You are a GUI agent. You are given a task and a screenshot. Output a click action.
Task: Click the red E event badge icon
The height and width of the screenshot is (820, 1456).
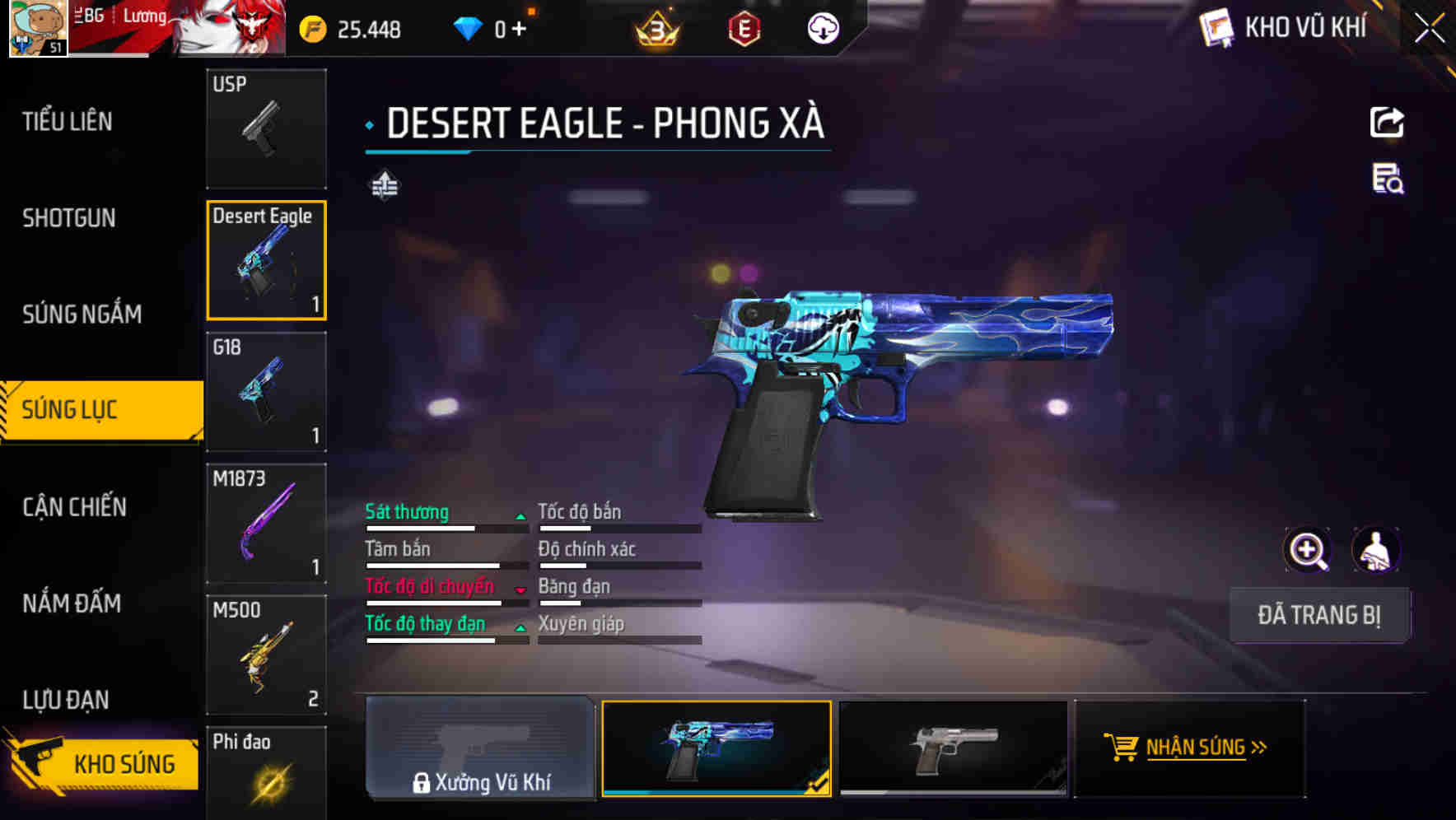point(743,28)
